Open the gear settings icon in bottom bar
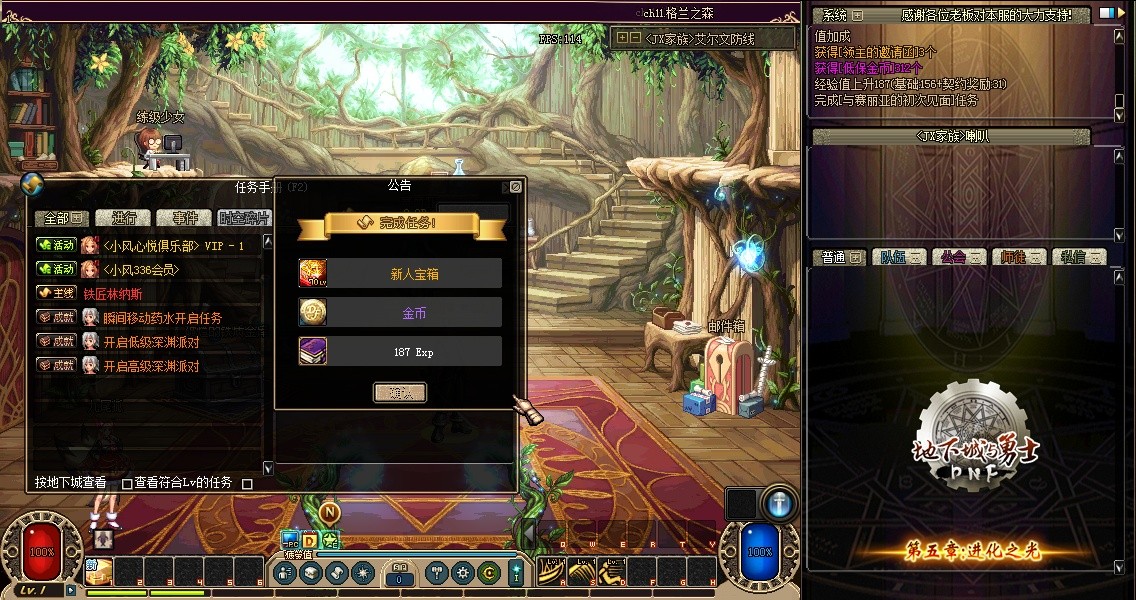Screen dimensions: 1136x600 pos(462,573)
